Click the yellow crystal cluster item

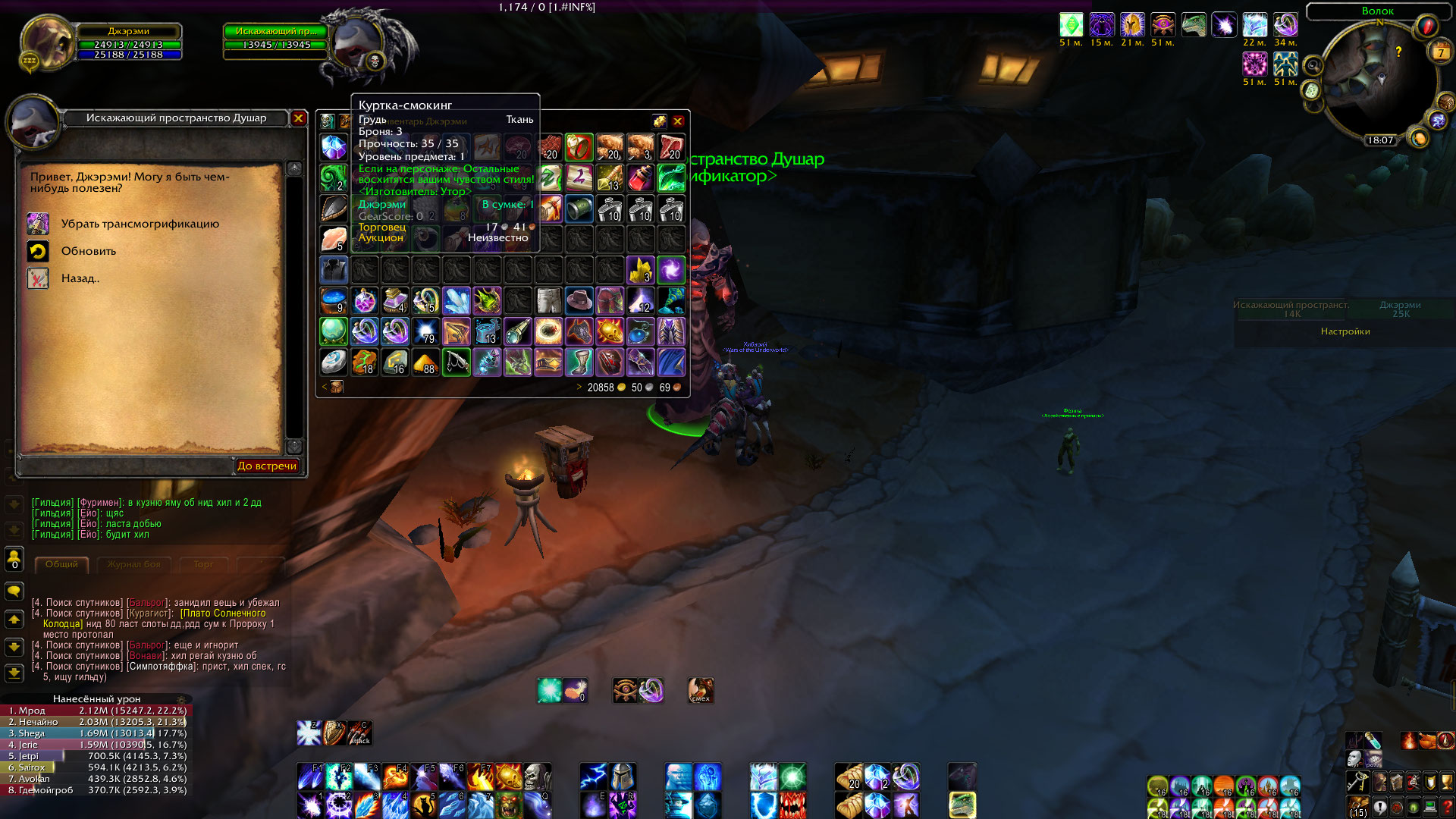click(x=640, y=270)
